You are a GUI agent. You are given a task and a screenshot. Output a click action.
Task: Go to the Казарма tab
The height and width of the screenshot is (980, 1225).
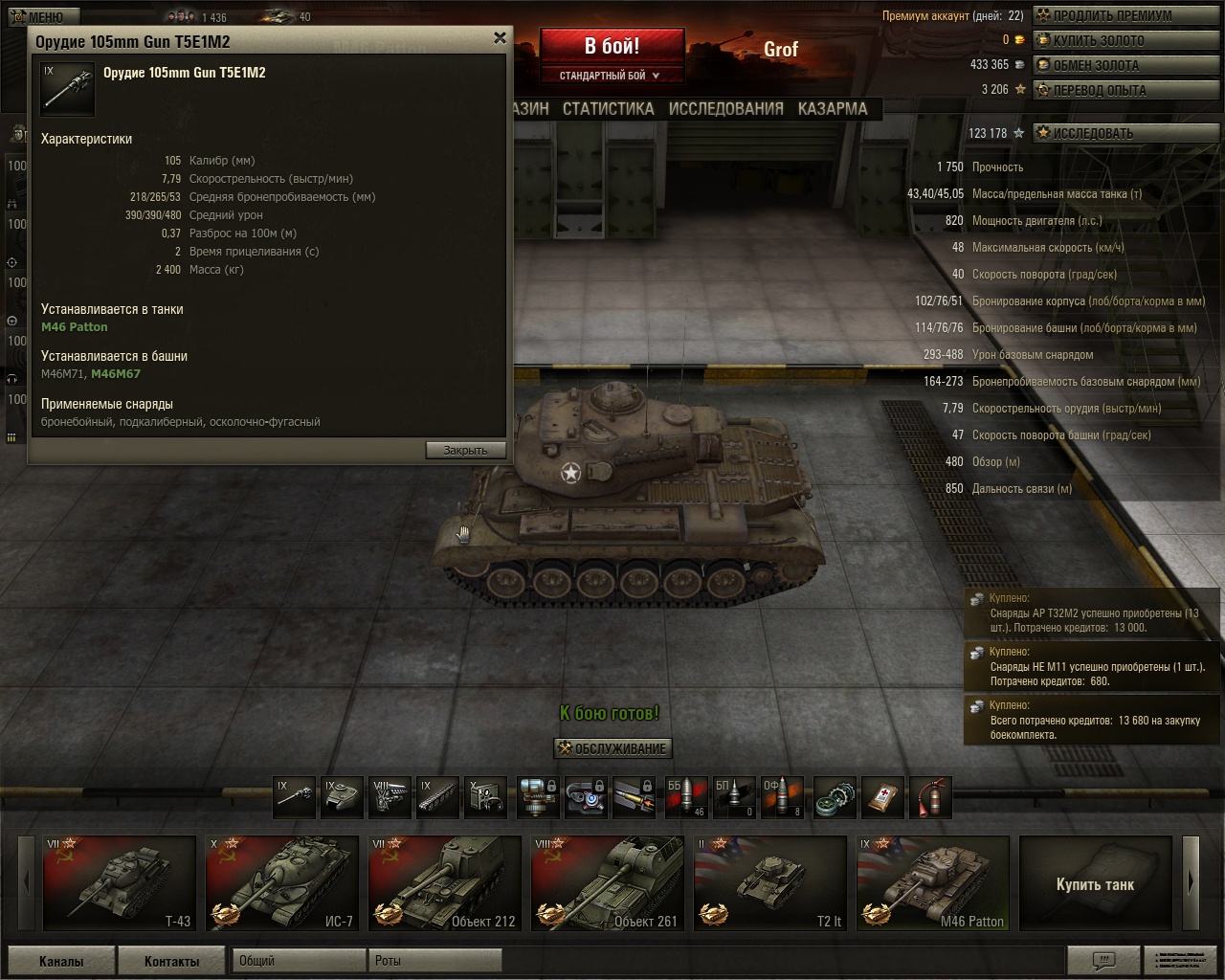833,109
